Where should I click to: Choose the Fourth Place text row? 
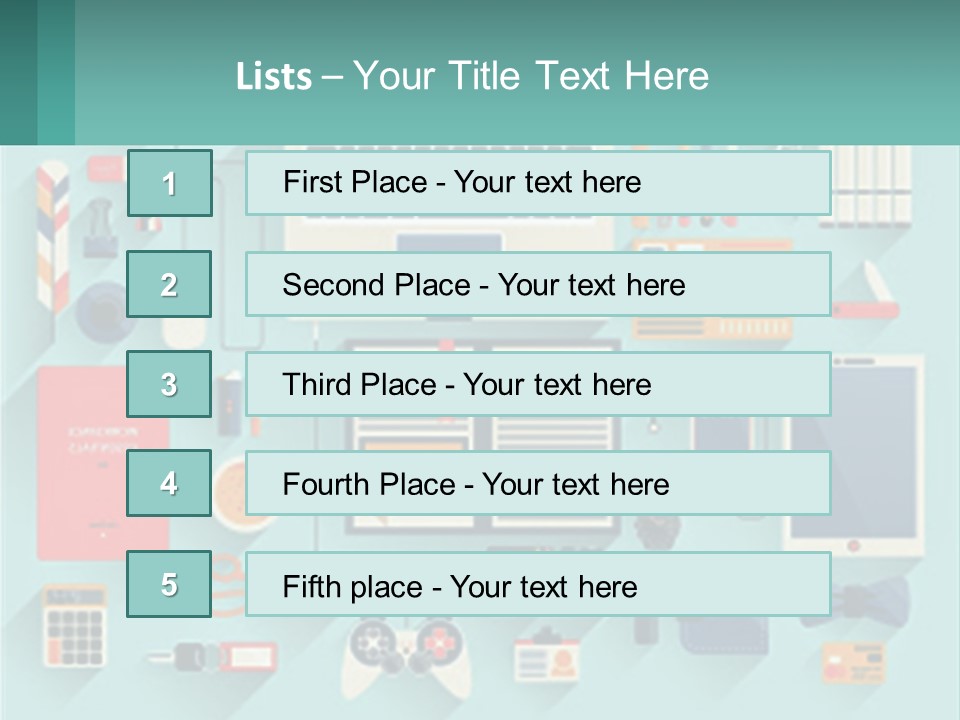(538, 484)
